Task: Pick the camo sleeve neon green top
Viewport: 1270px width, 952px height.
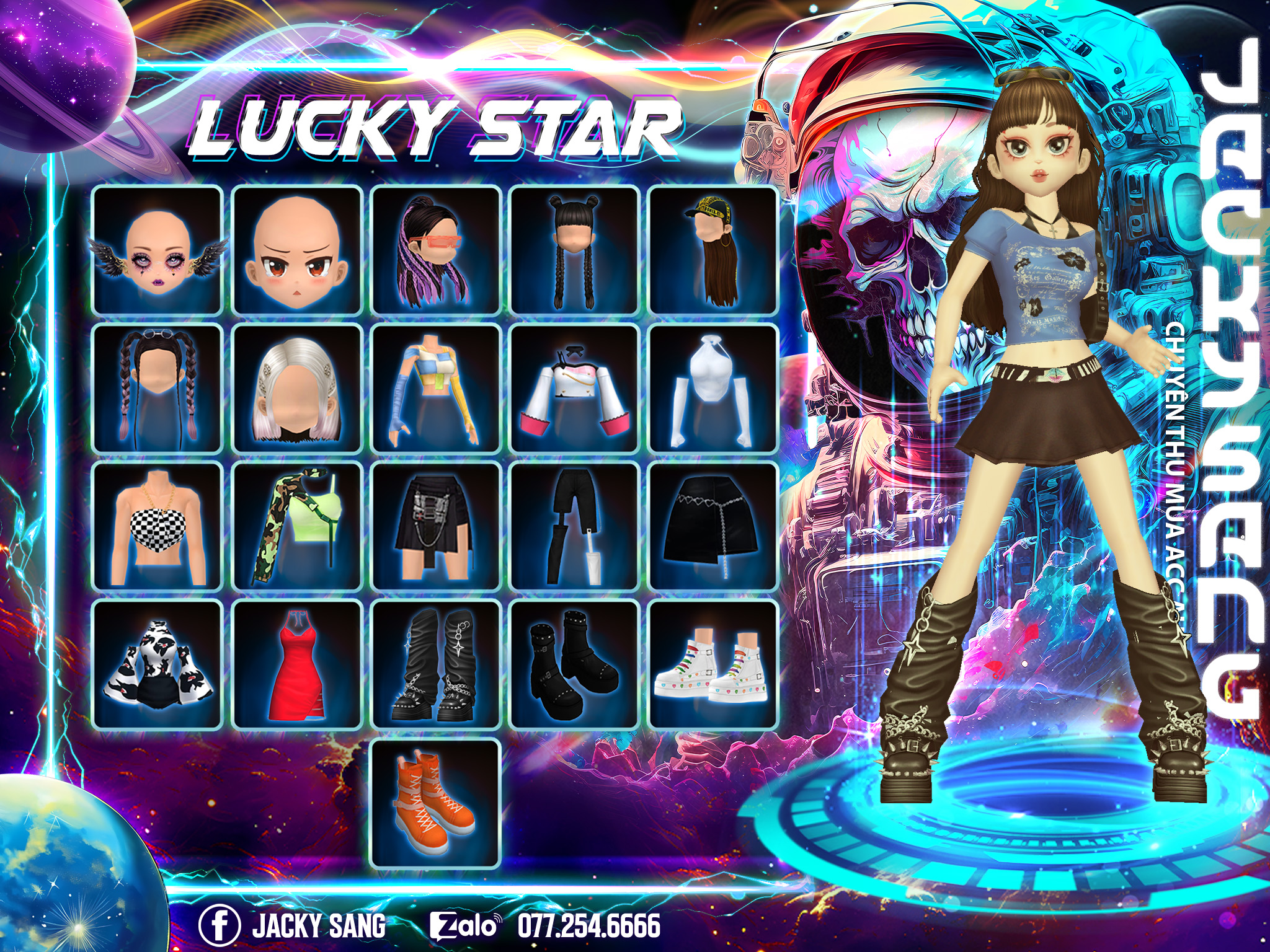Action: click(x=297, y=526)
